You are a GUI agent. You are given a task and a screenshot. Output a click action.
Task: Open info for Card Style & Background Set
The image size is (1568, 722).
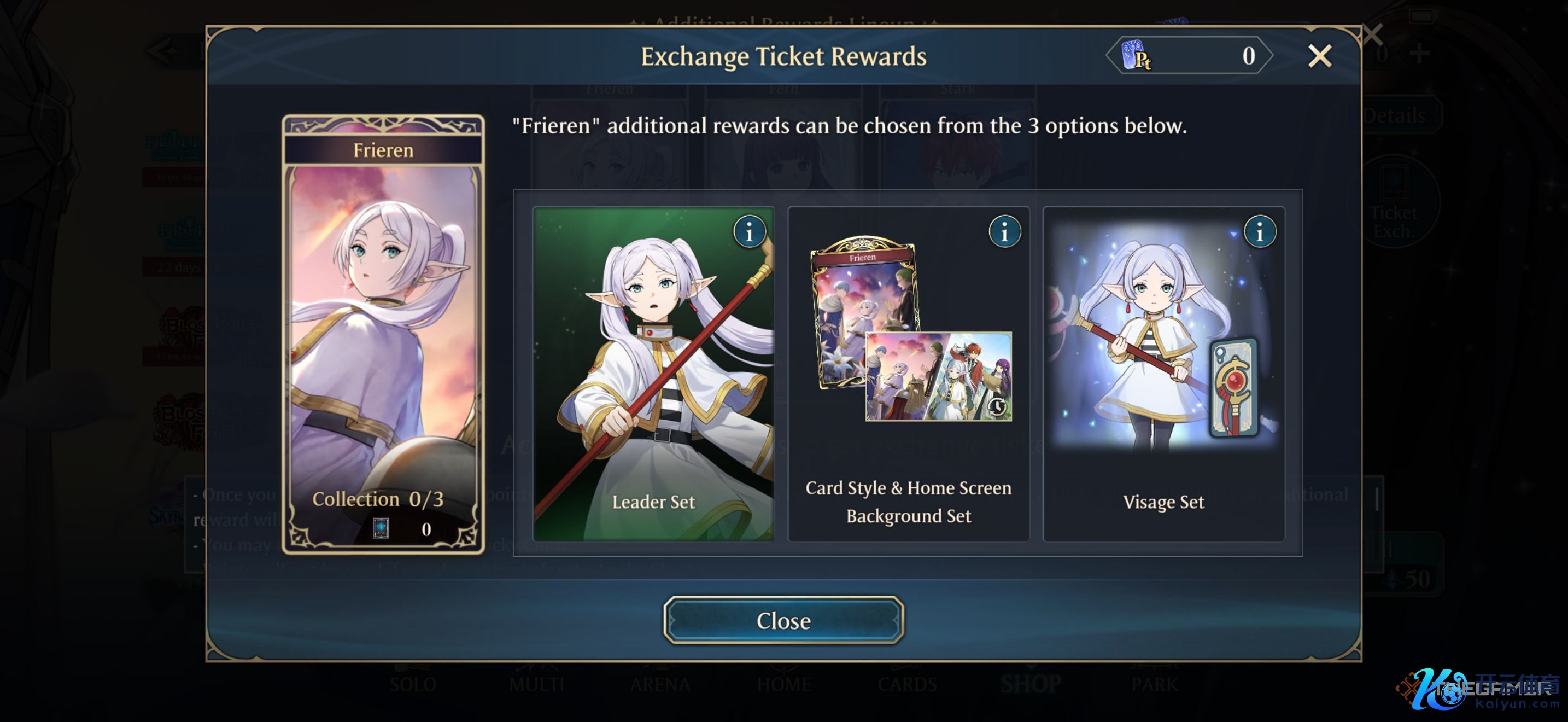point(1004,232)
